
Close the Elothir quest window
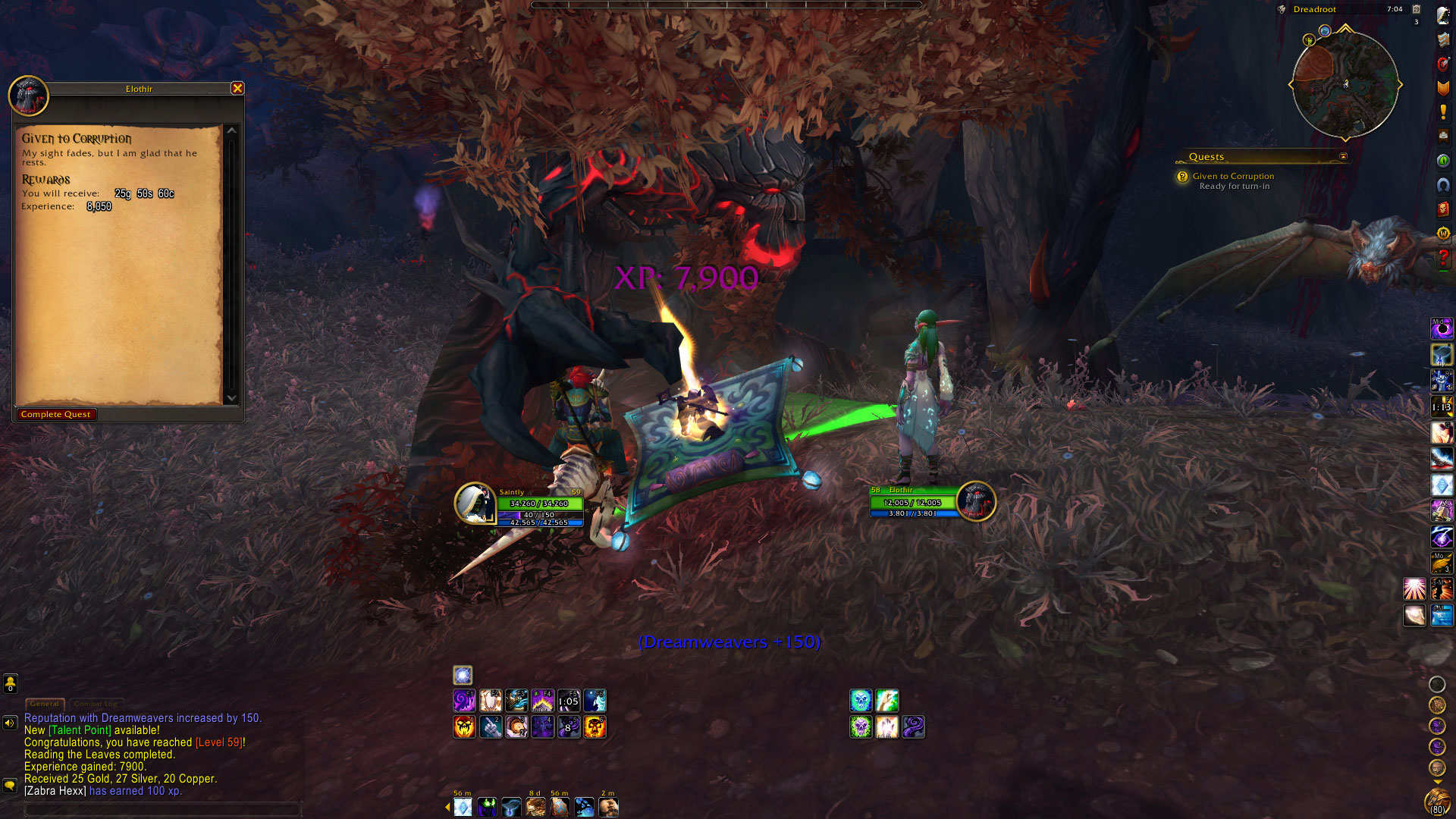(x=237, y=88)
